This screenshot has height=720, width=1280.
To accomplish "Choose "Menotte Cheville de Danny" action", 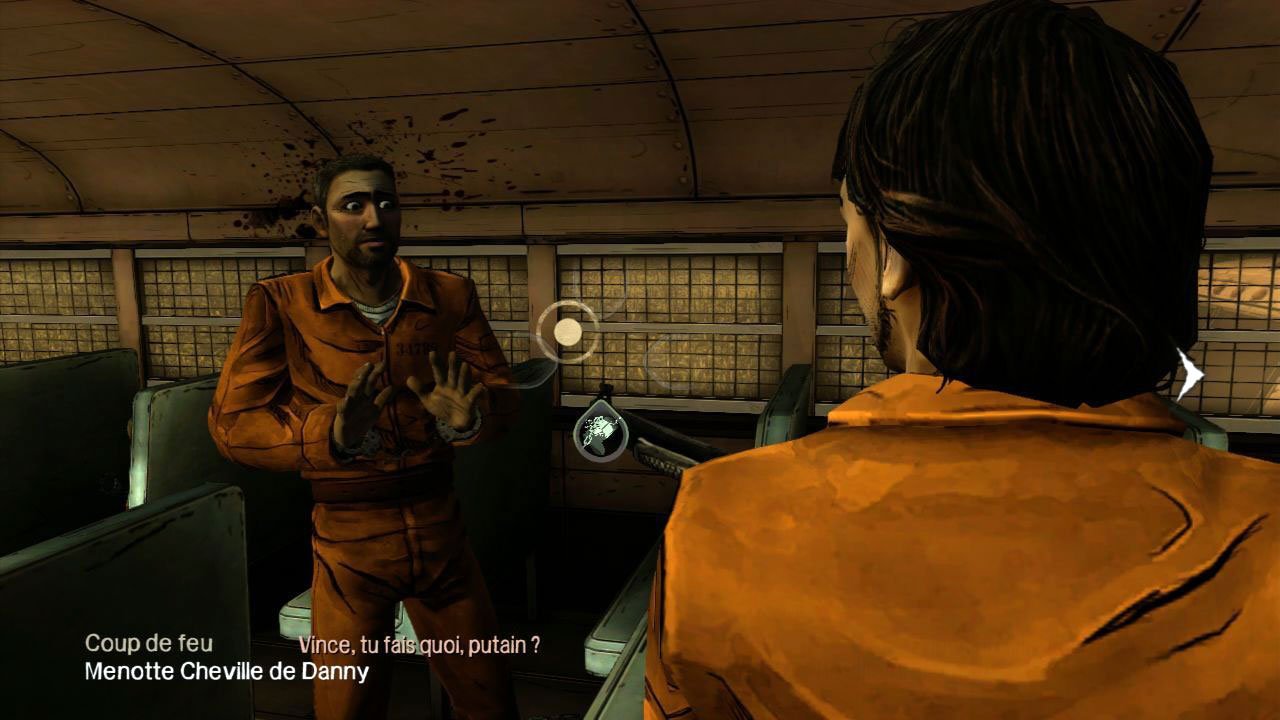I will pyautogui.click(x=227, y=671).
